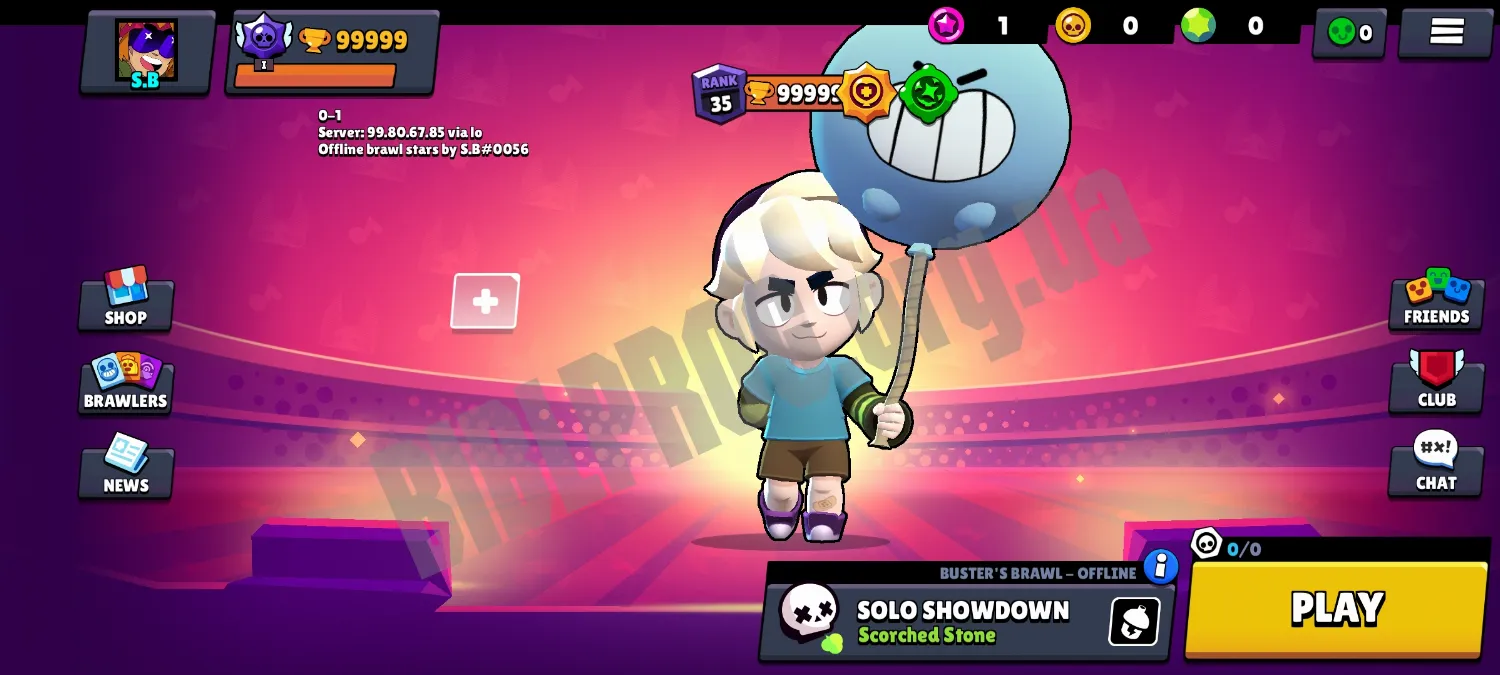Open the quests counter above Play
This screenshot has width=1500, height=675.
pyautogui.click(x=1227, y=546)
